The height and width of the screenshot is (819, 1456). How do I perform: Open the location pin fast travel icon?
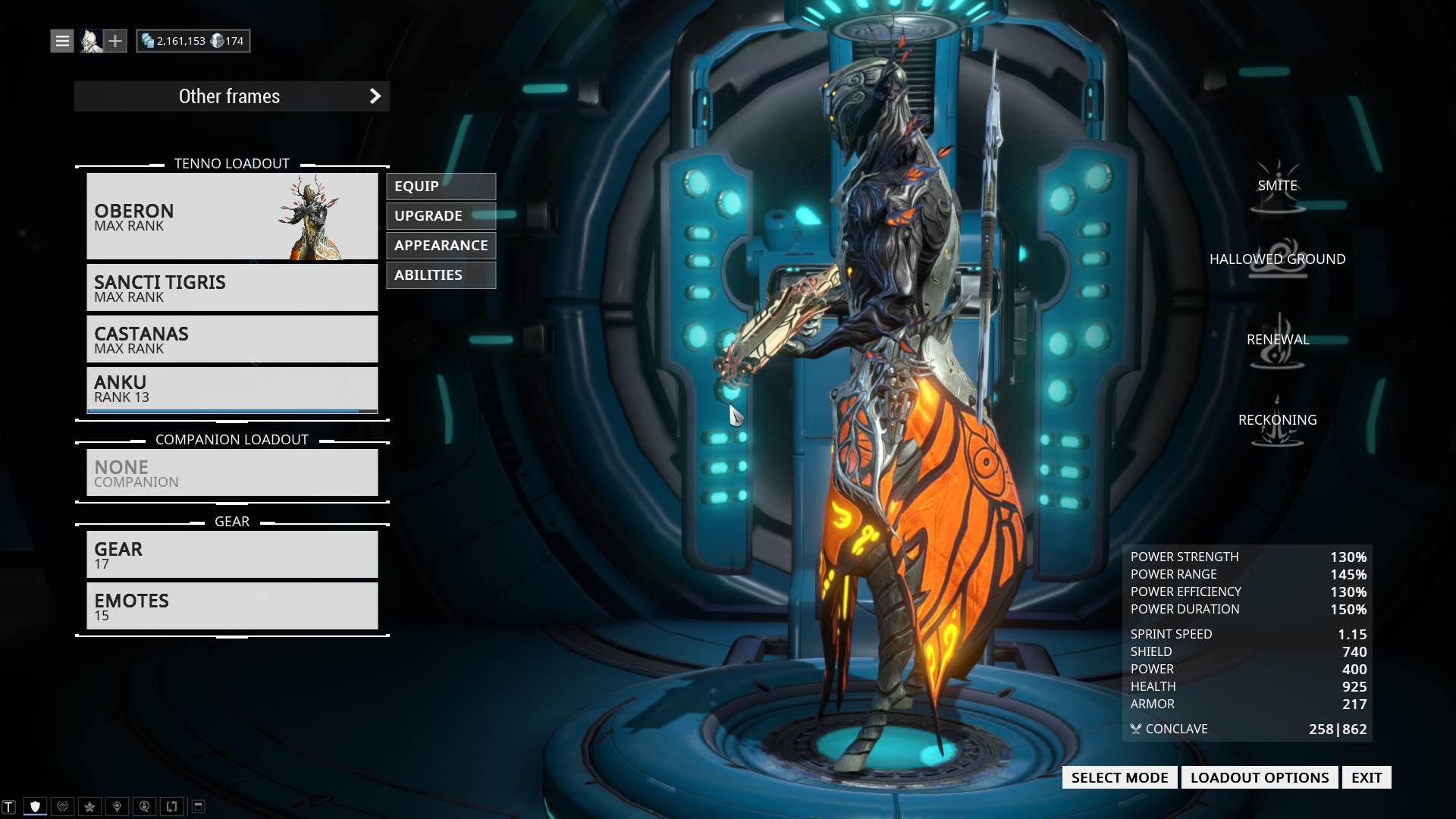[x=116, y=806]
